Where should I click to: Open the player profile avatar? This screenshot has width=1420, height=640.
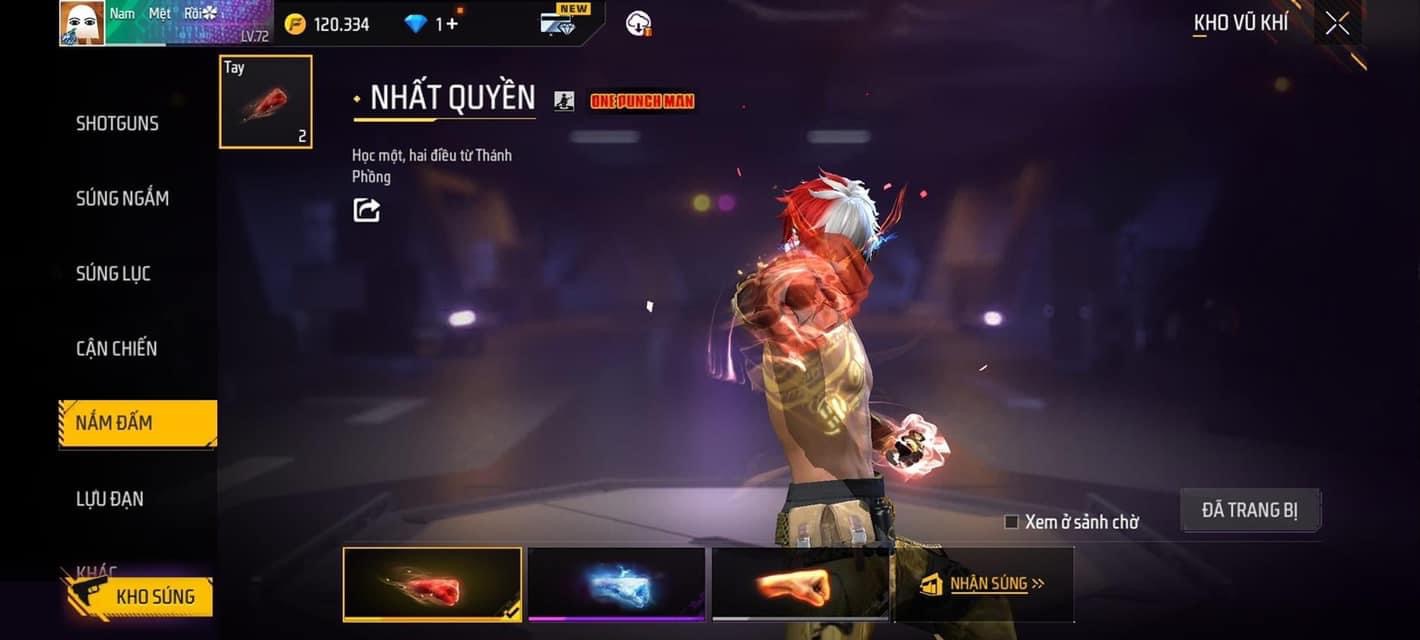point(82,23)
